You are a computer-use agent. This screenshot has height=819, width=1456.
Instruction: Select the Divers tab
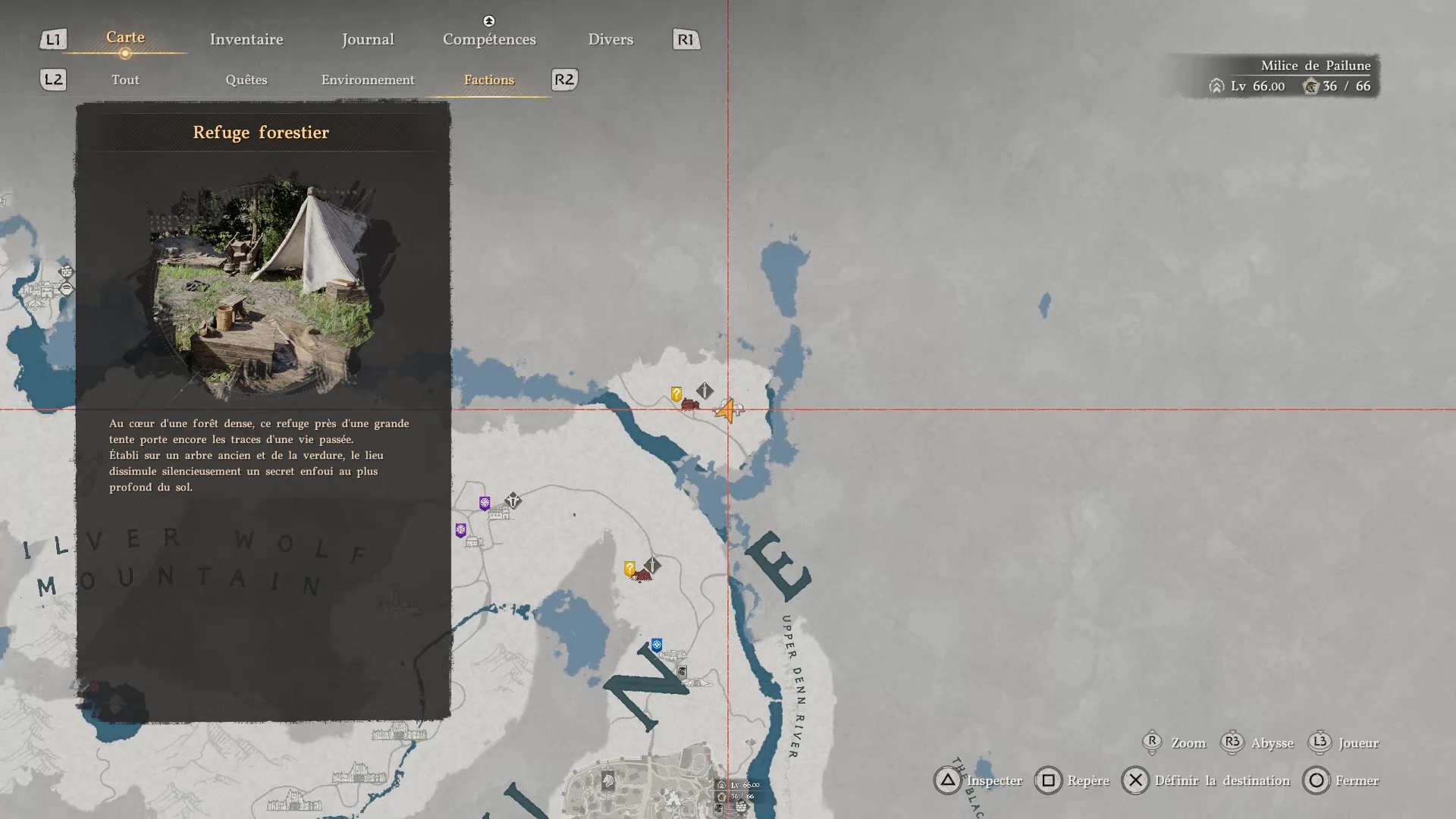tap(610, 39)
